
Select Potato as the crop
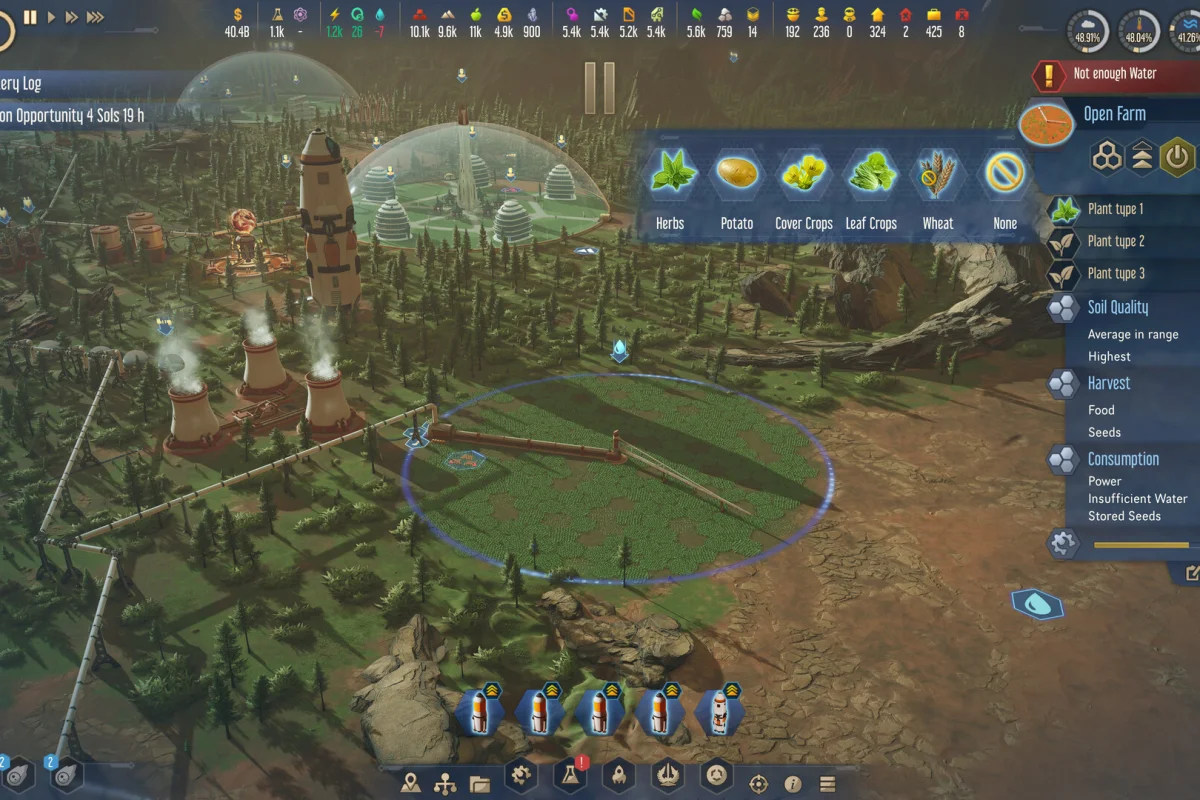coord(737,177)
